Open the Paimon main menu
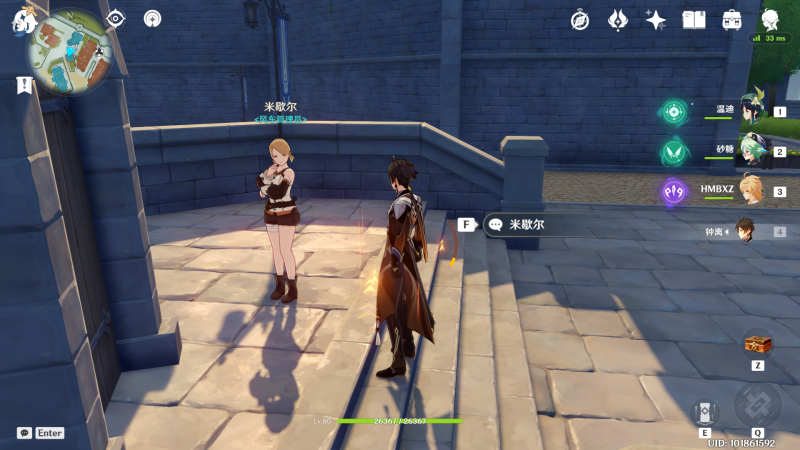800x450 pixels. coord(21,22)
